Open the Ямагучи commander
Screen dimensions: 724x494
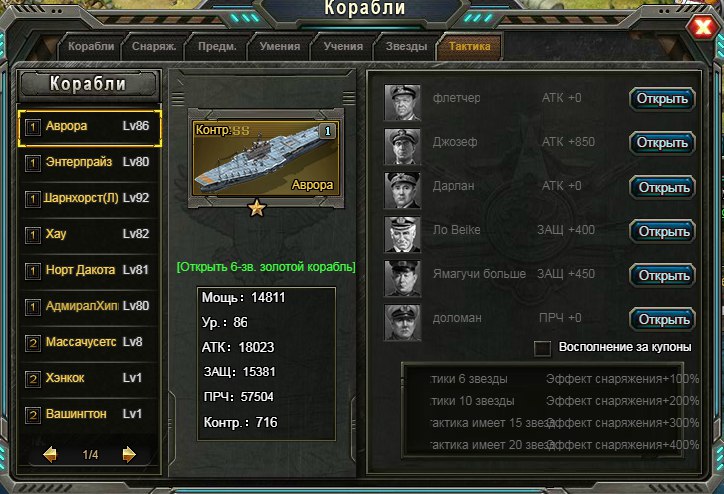tap(661, 275)
